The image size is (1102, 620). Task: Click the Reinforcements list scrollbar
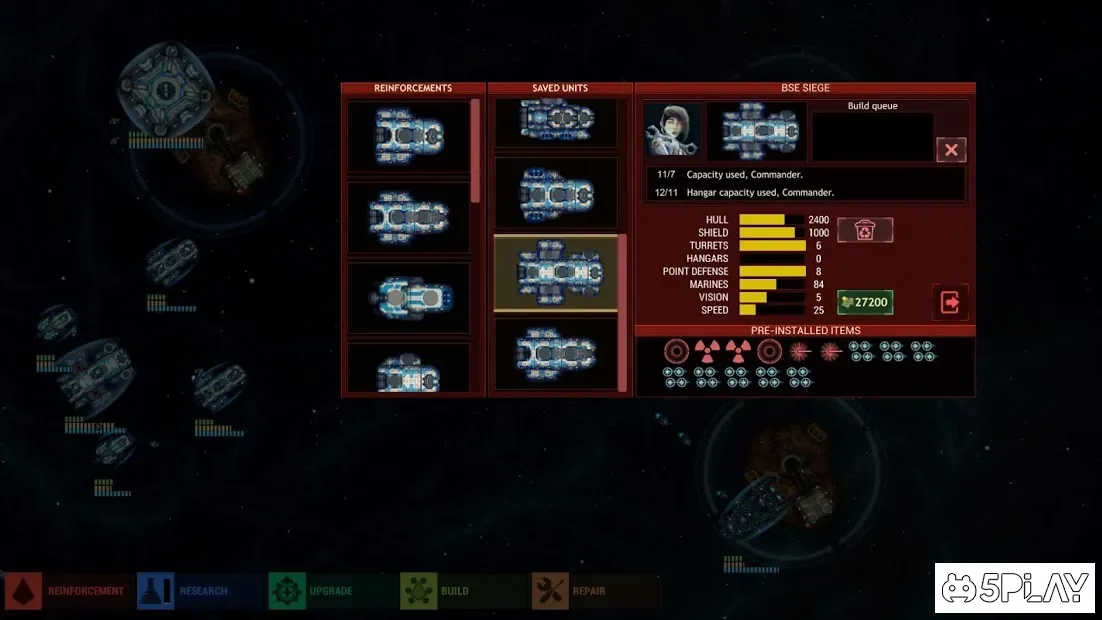(475, 150)
